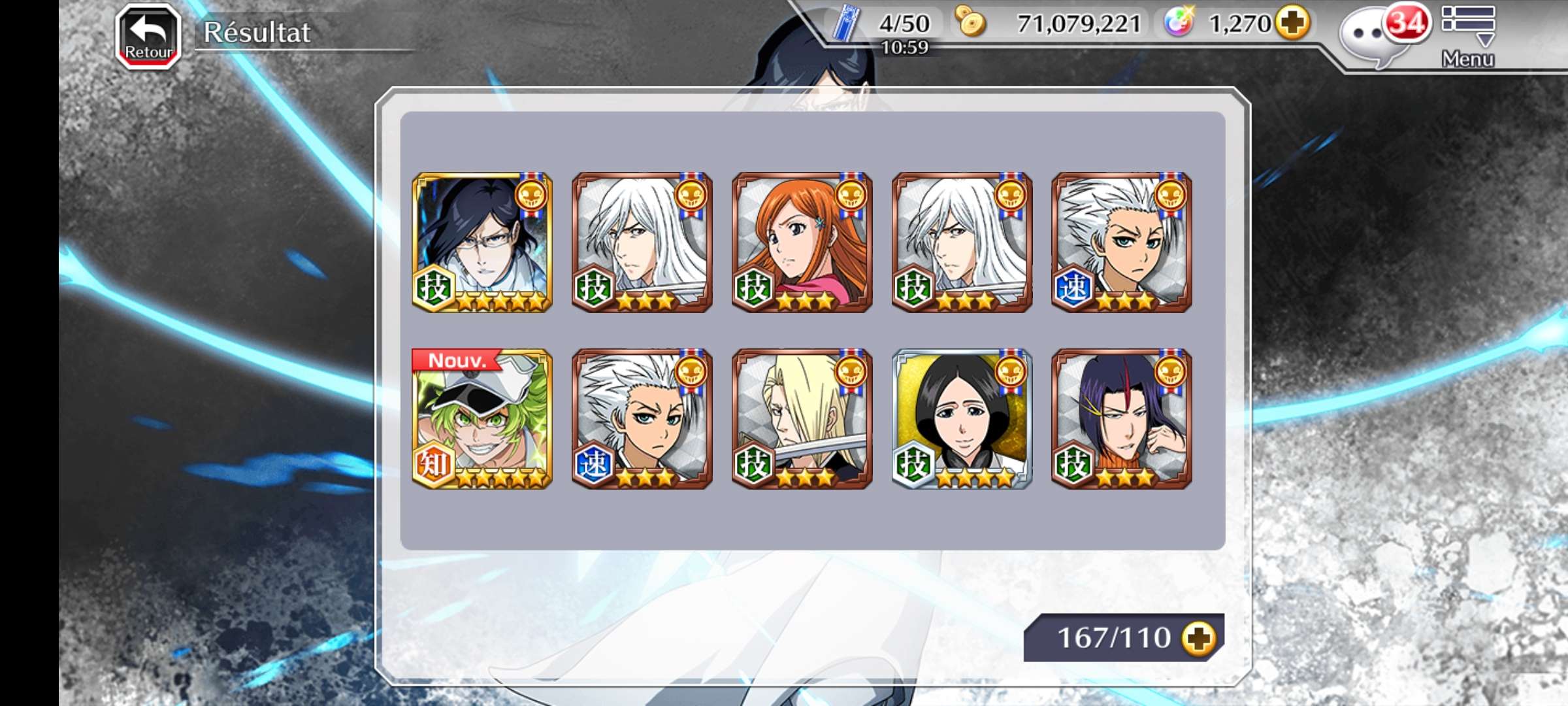View the orange-haired Orihime card

(802, 243)
